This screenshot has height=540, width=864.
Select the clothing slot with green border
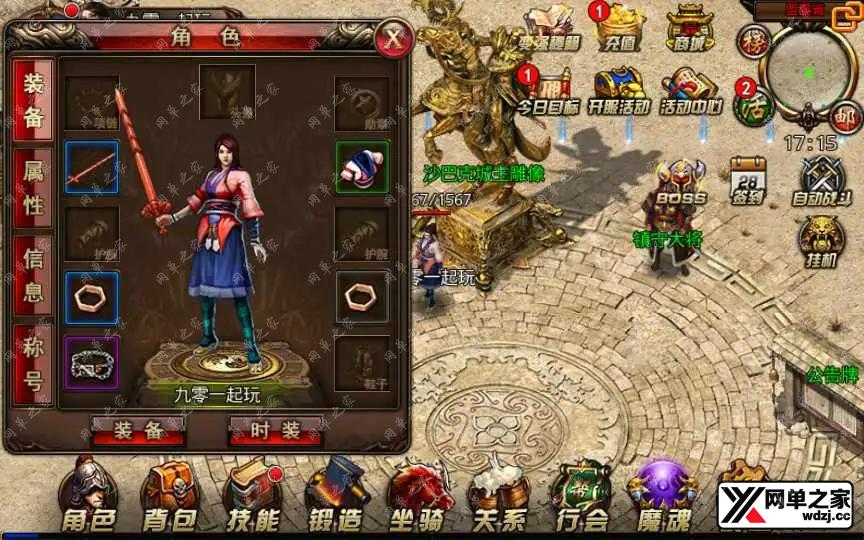click(362, 167)
